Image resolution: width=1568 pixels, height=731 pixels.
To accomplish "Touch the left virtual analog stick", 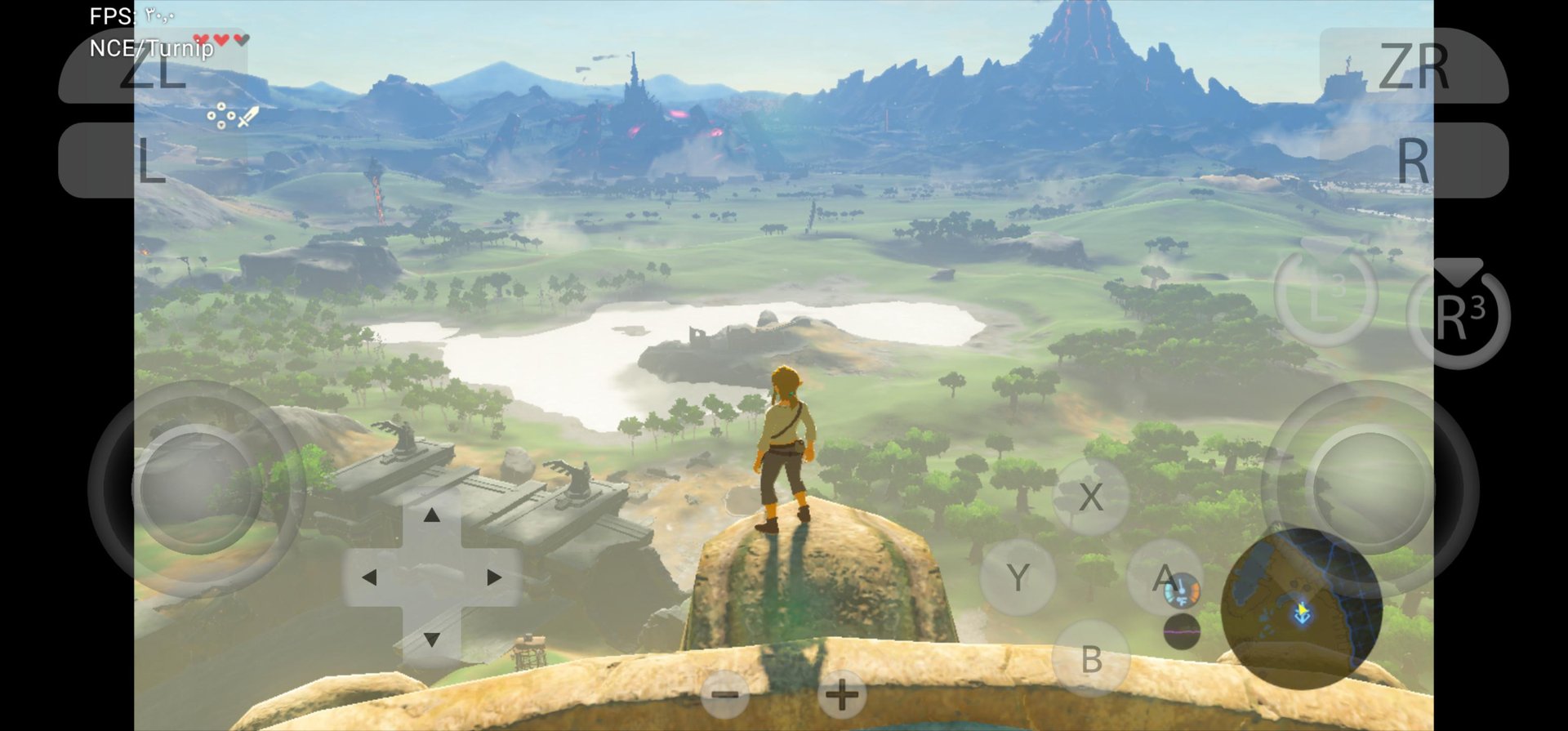I will click(197, 488).
